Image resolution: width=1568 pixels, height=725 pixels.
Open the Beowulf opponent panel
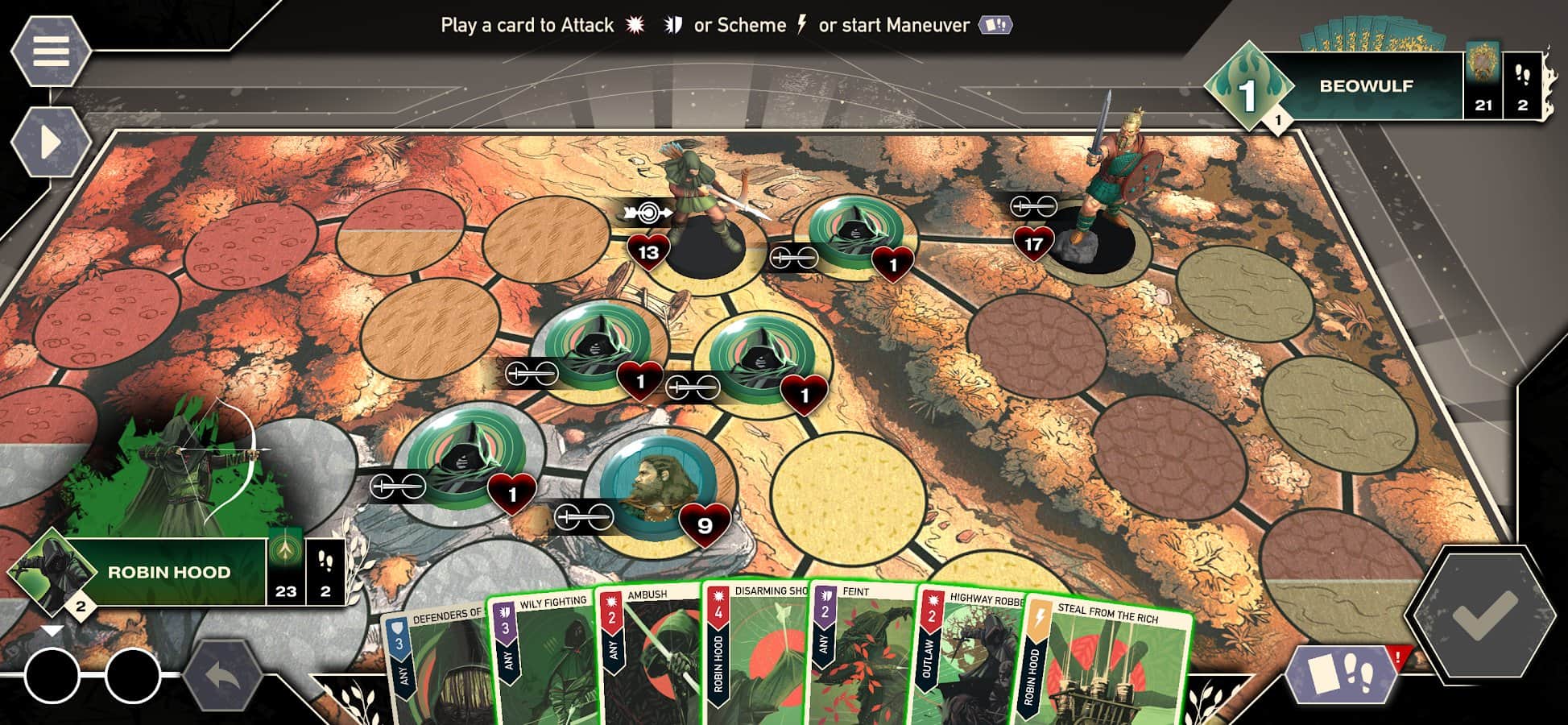point(1365,86)
